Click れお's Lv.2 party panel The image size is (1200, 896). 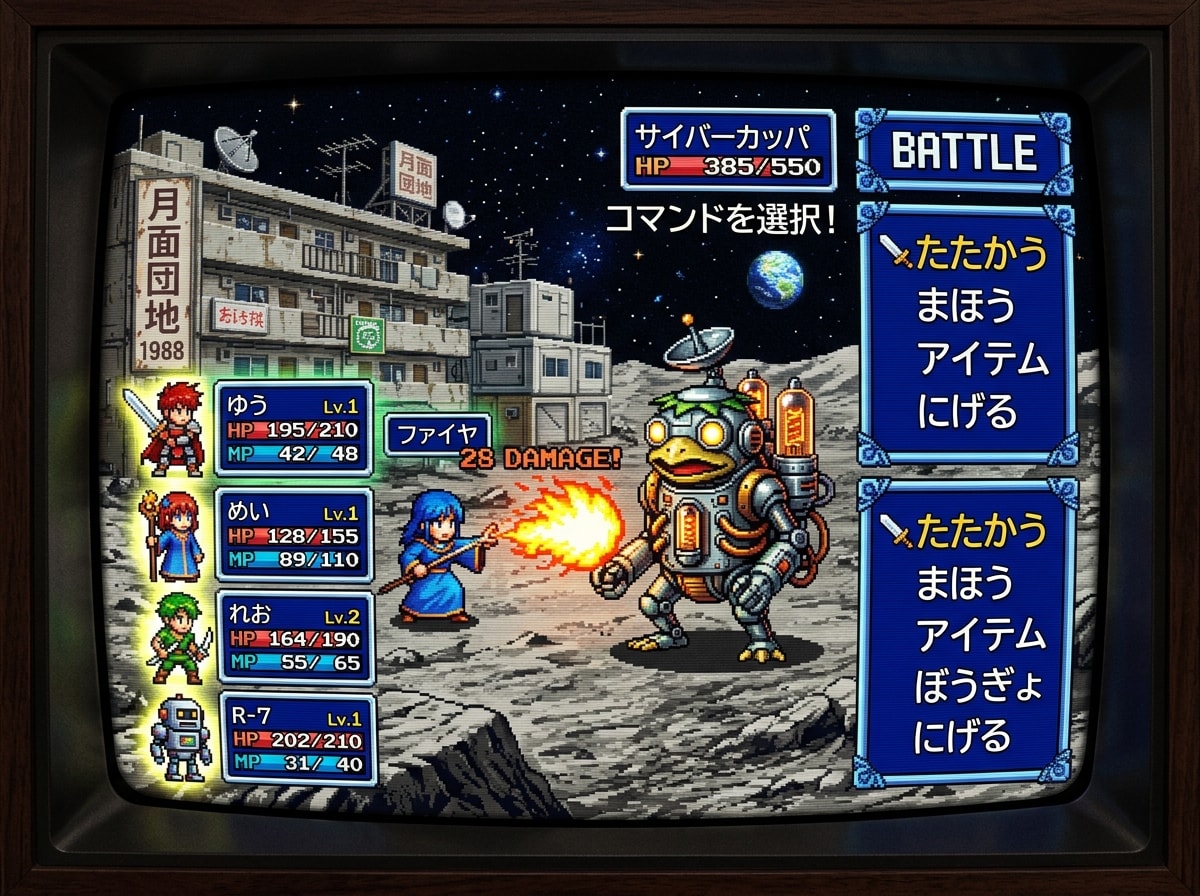[x=295, y=637]
